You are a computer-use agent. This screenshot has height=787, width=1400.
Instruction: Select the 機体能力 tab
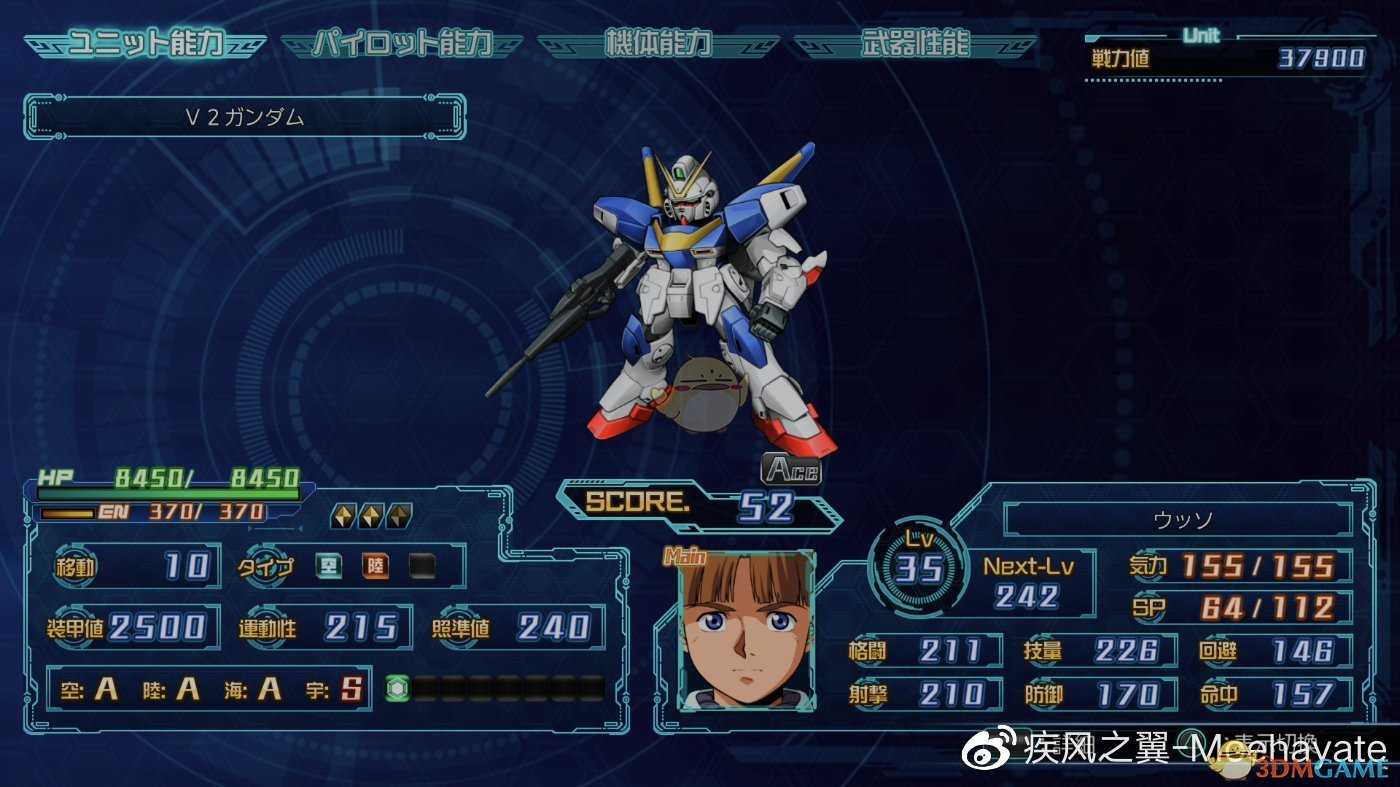pyautogui.click(x=660, y=43)
